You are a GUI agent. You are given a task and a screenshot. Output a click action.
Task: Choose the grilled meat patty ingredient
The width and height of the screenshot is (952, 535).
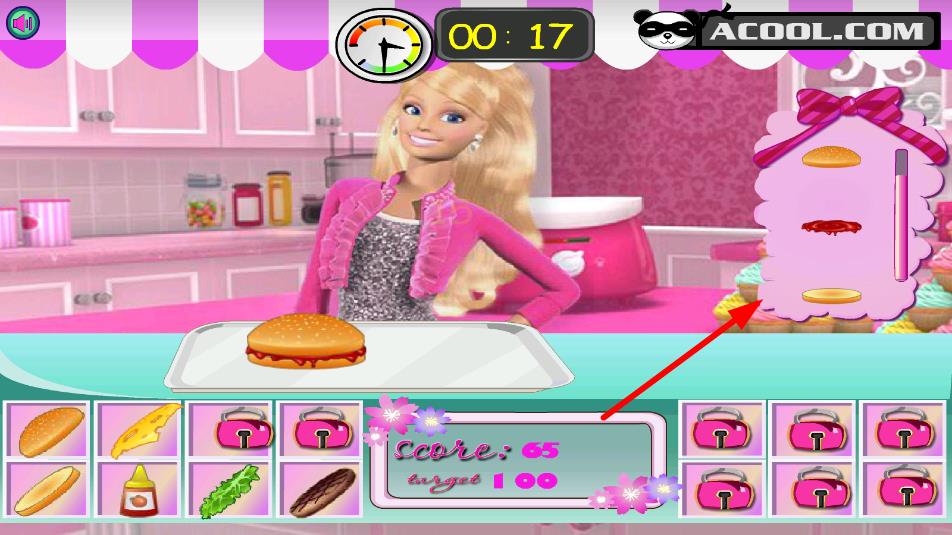(319, 490)
